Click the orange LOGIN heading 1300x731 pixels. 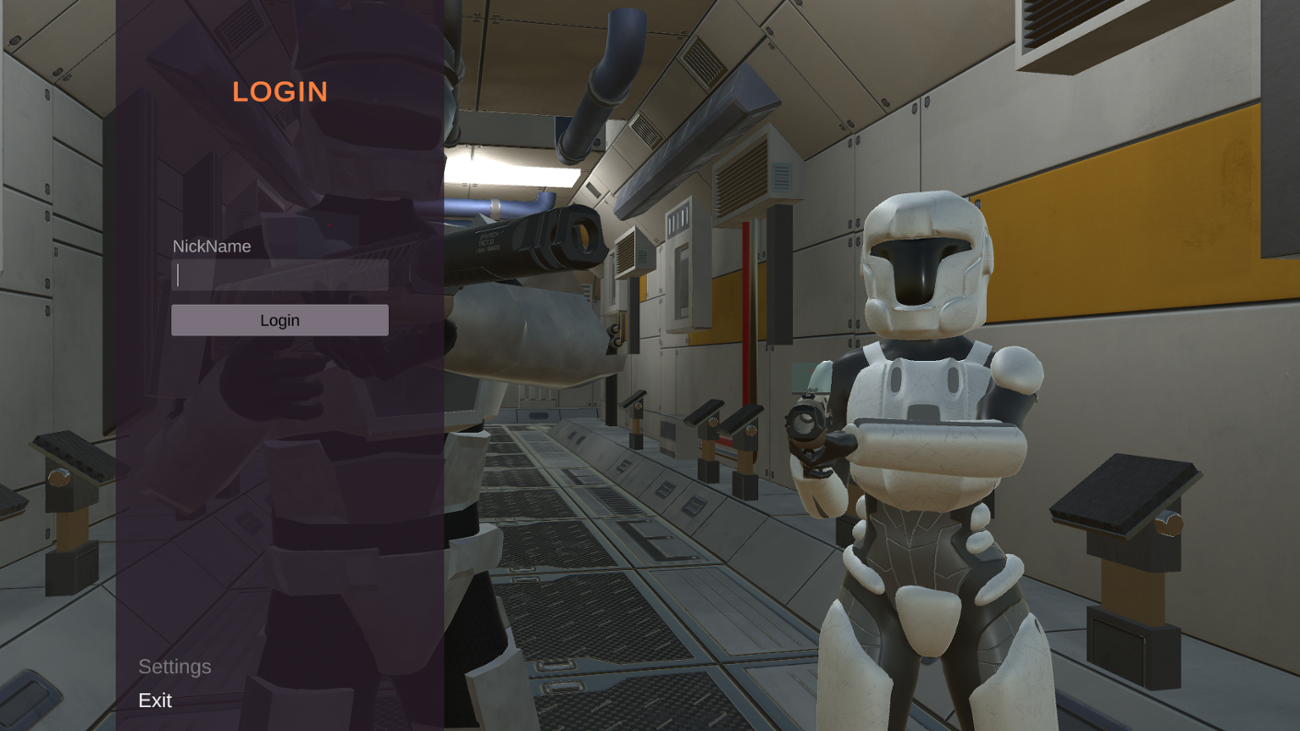coord(279,92)
